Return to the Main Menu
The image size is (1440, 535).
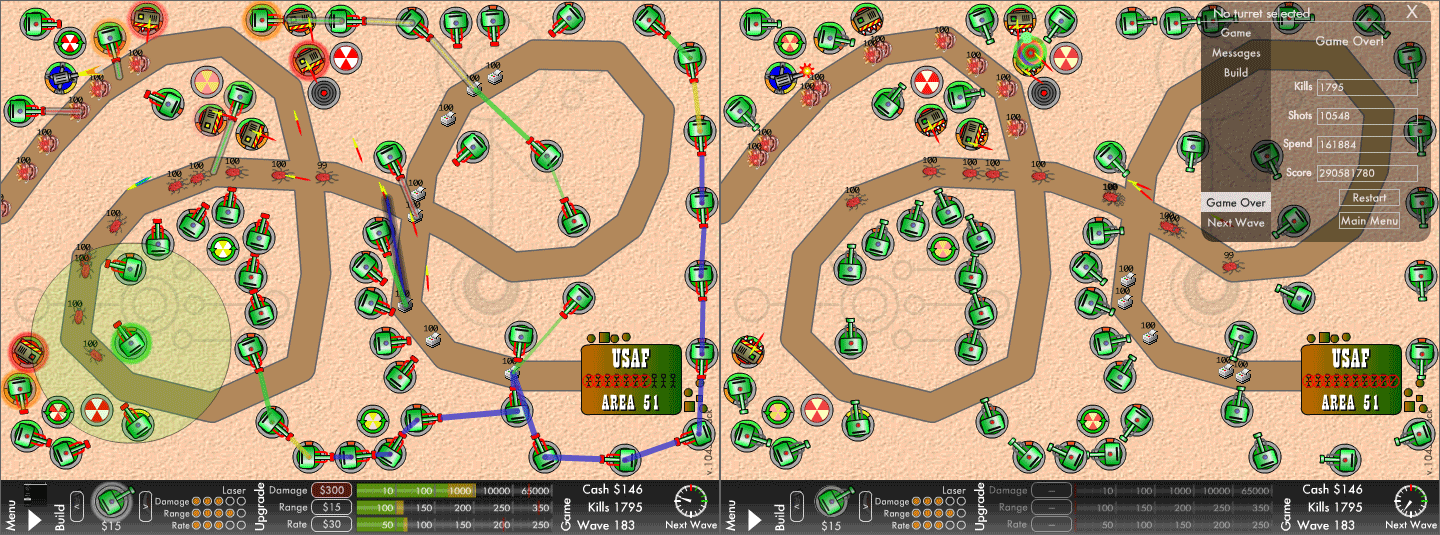[x=1368, y=221]
